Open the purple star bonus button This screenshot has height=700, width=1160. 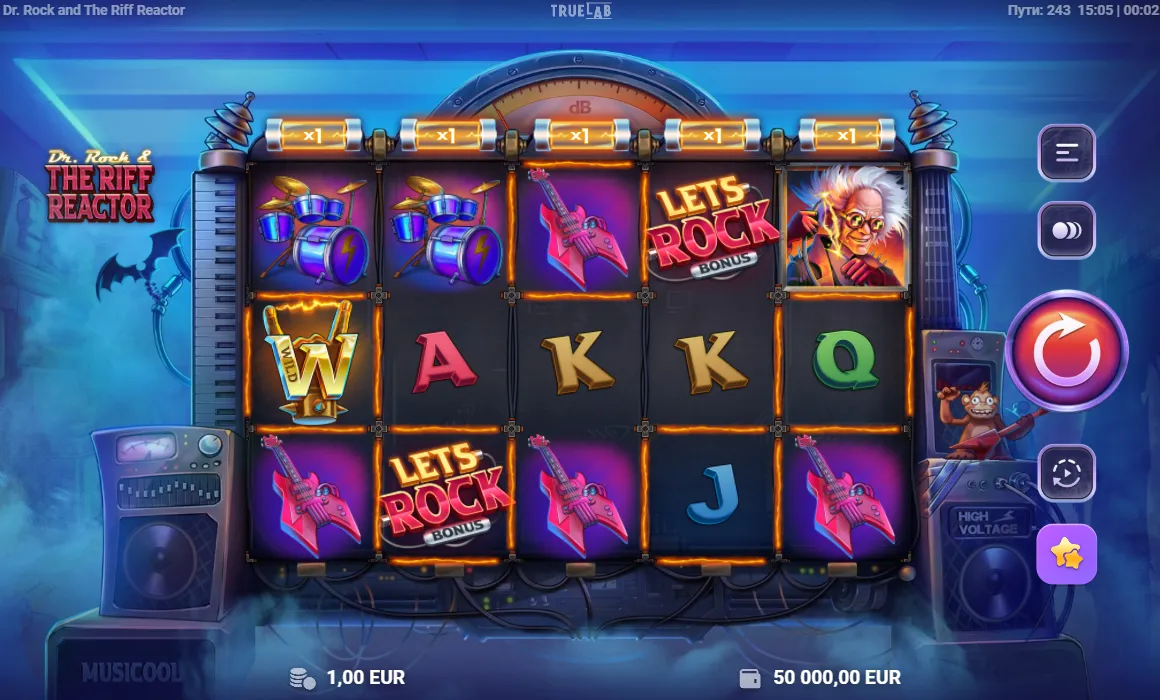click(1066, 553)
